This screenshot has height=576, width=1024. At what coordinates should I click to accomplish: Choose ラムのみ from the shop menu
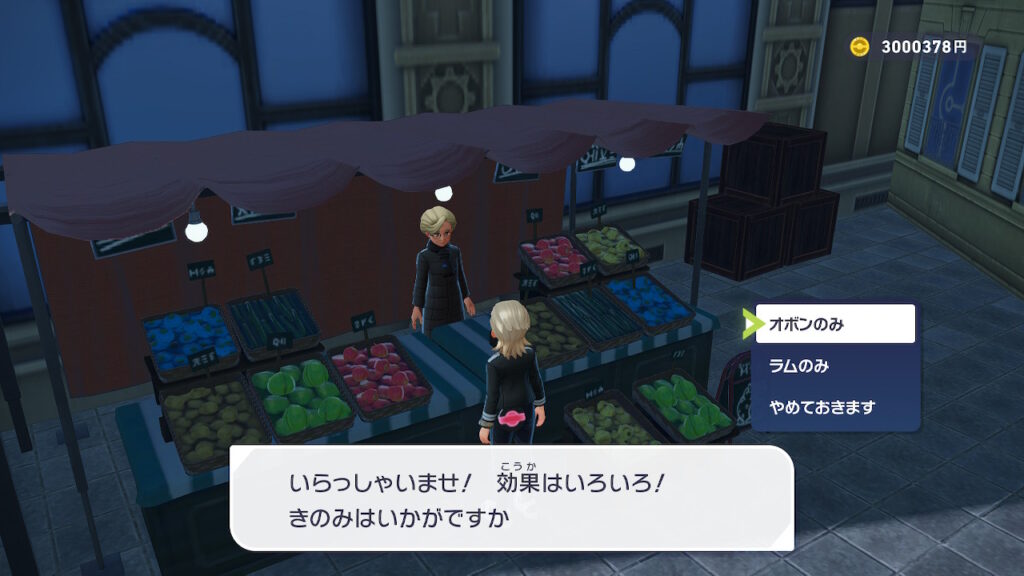tap(835, 366)
